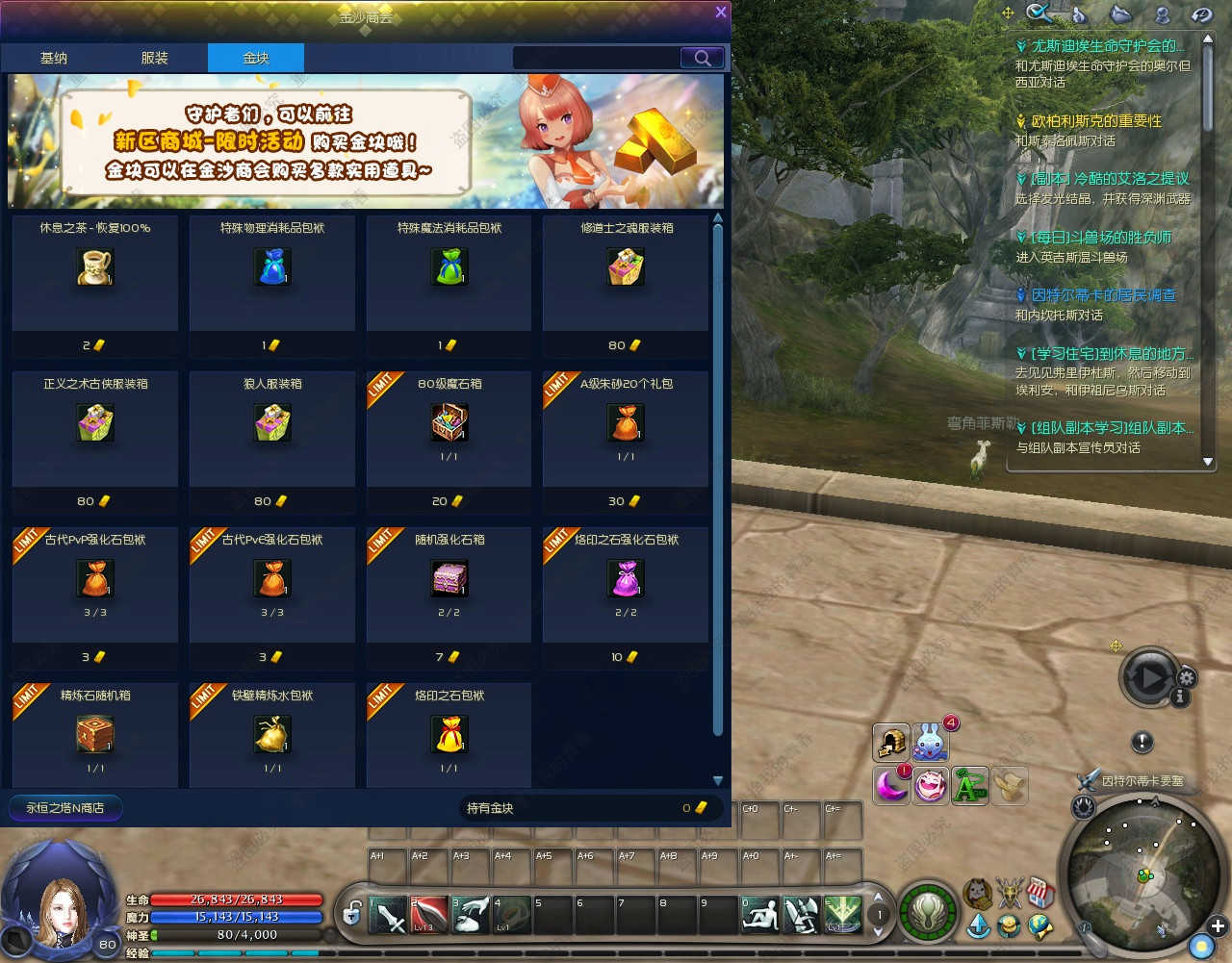Screen dimensions: 1232x963
Task: Open the 永恒之塔N商店 button
Action: coord(65,808)
